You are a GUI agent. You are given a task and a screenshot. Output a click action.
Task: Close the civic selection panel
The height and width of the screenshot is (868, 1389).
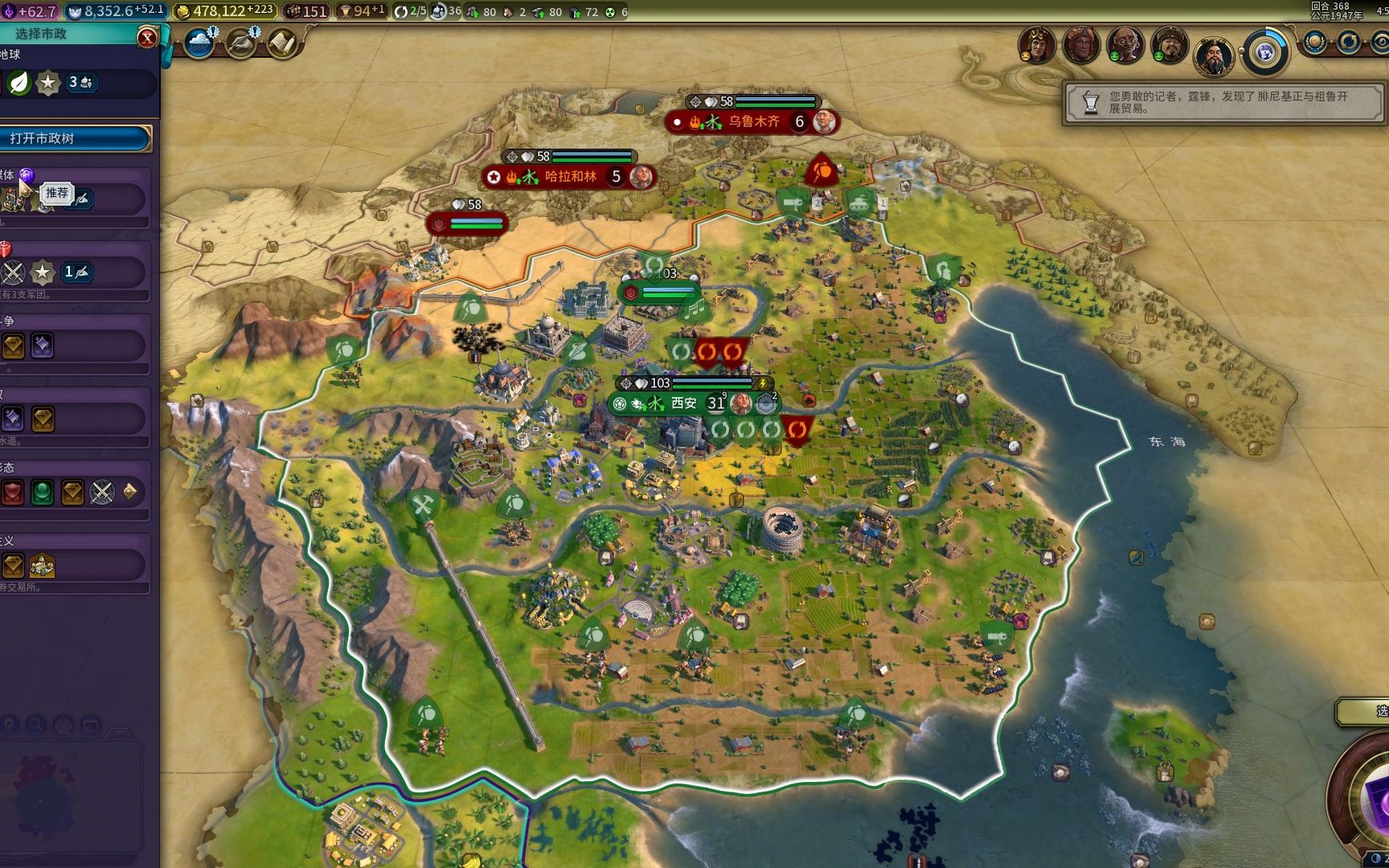tap(147, 37)
